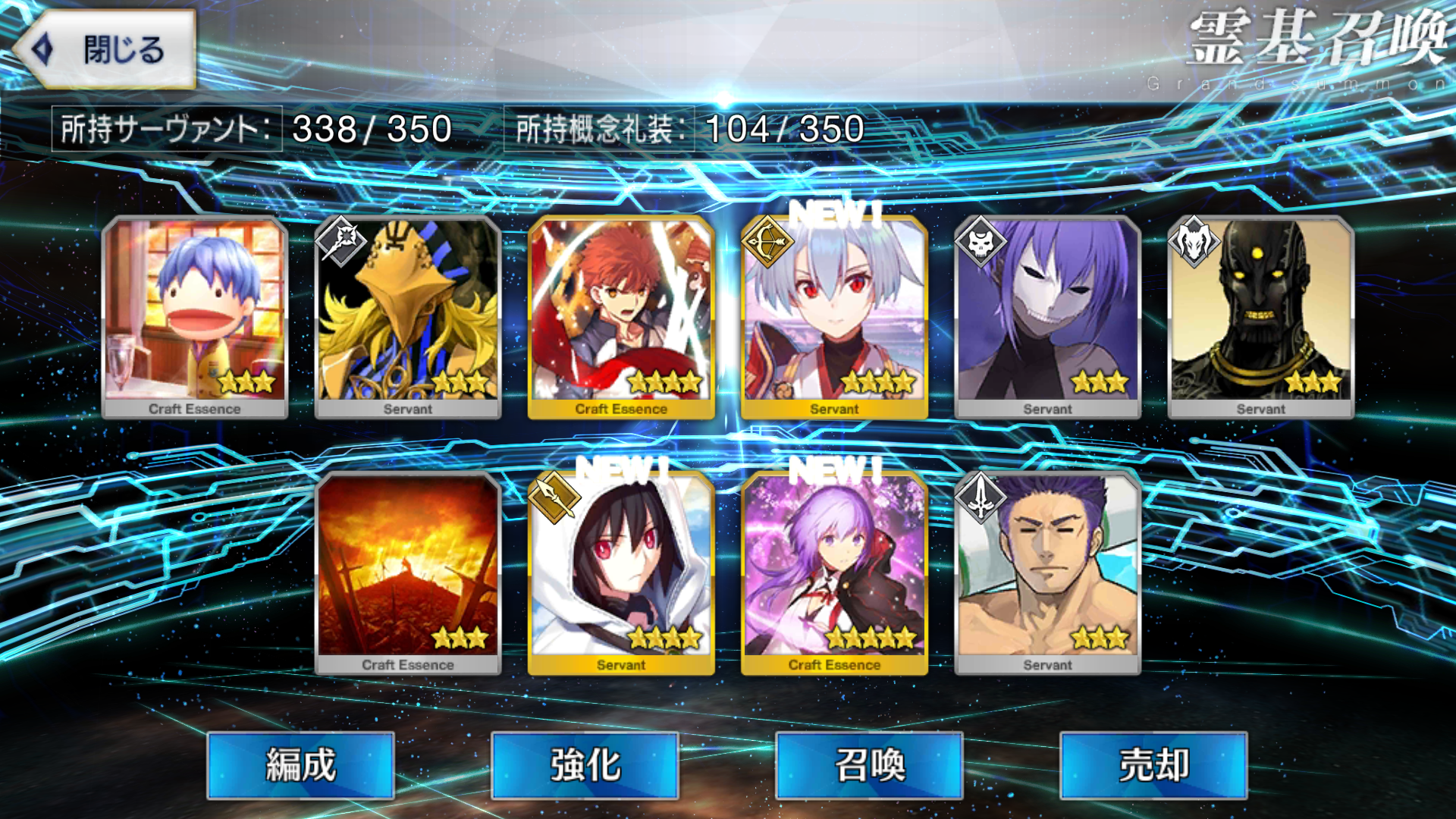Open the 売却 sell menu
Image resolution: width=1456 pixels, height=819 pixels.
pyautogui.click(x=1153, y=764)
